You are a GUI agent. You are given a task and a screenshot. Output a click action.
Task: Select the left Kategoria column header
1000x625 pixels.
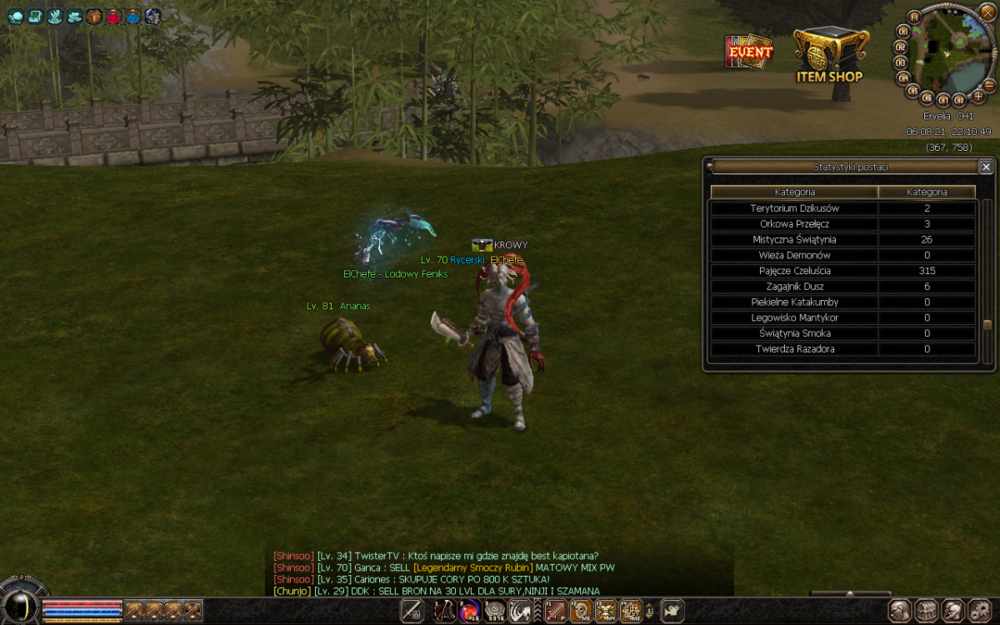(794, 192)
